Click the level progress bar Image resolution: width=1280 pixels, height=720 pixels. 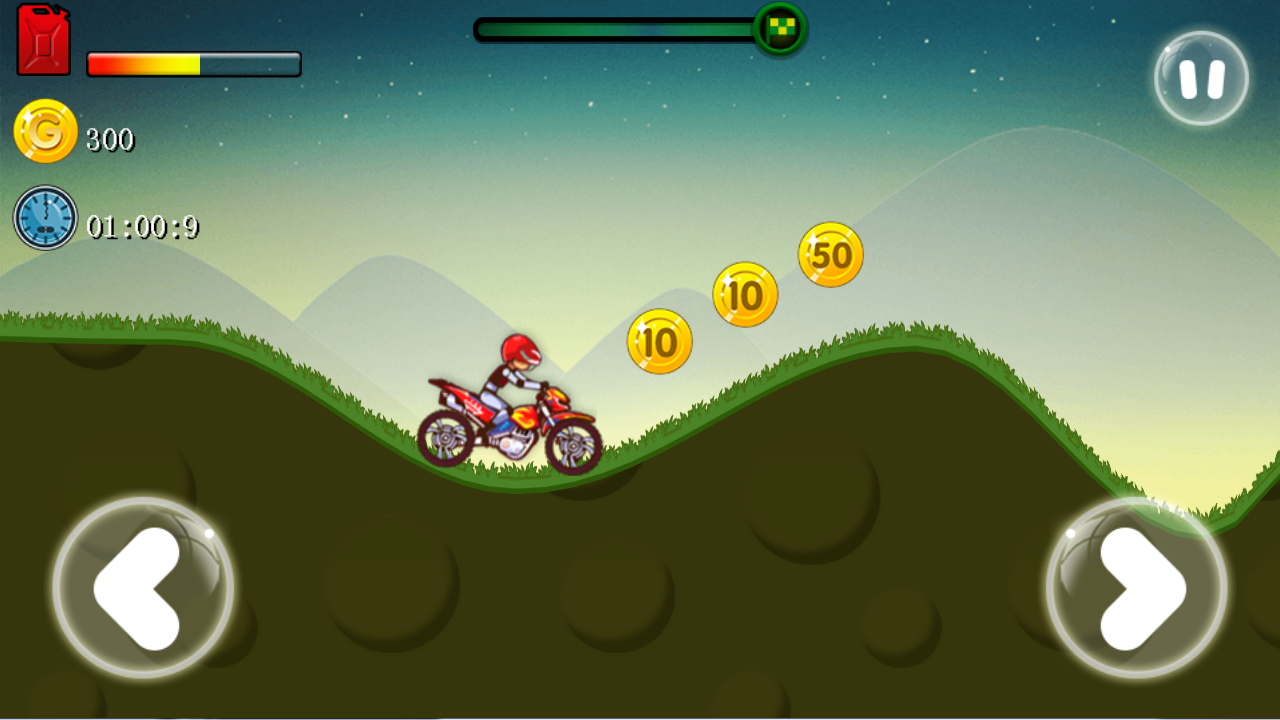point(615,30)
